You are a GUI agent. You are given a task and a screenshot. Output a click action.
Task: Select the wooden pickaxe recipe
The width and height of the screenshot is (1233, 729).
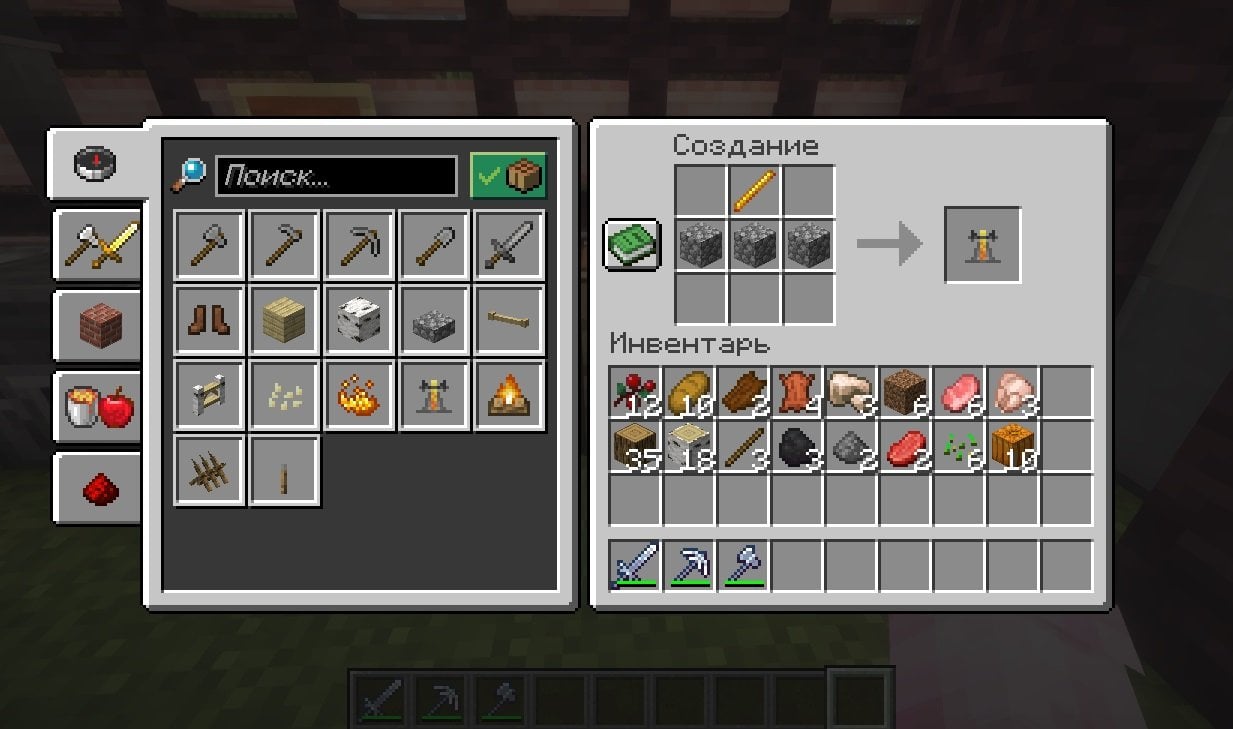359,244
